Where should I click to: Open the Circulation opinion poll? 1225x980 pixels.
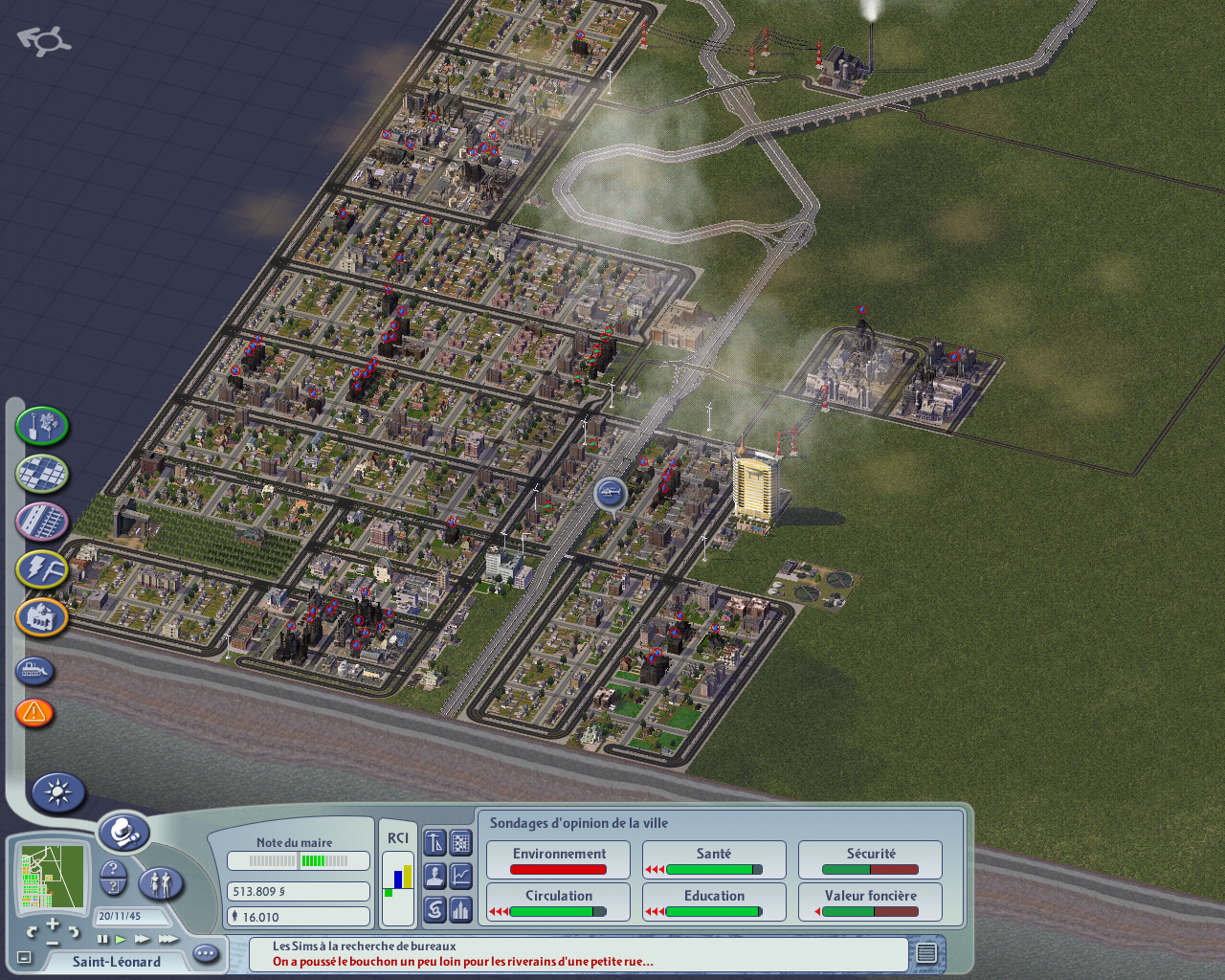558,902
